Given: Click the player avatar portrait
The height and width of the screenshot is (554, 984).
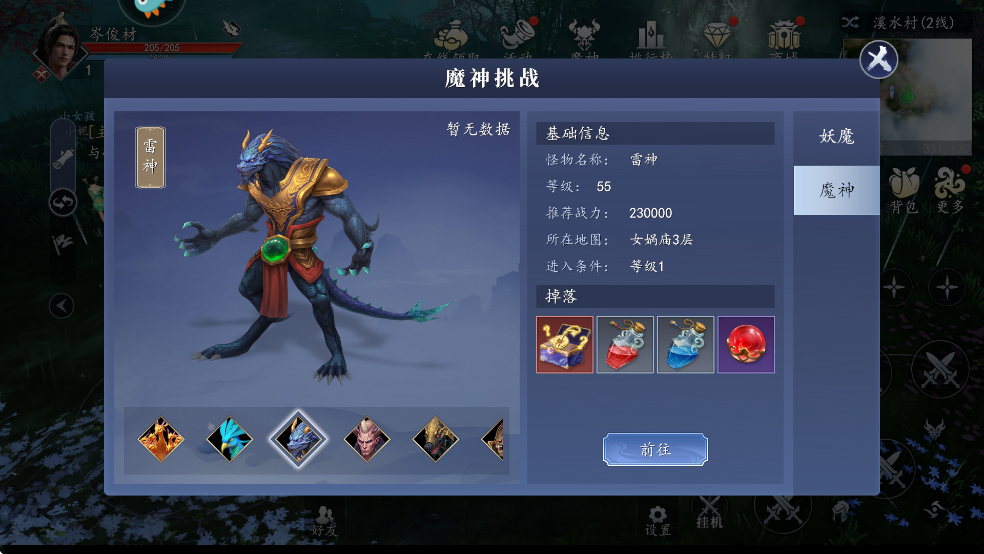Looking at the screenshot, I should tap(58, 50).
